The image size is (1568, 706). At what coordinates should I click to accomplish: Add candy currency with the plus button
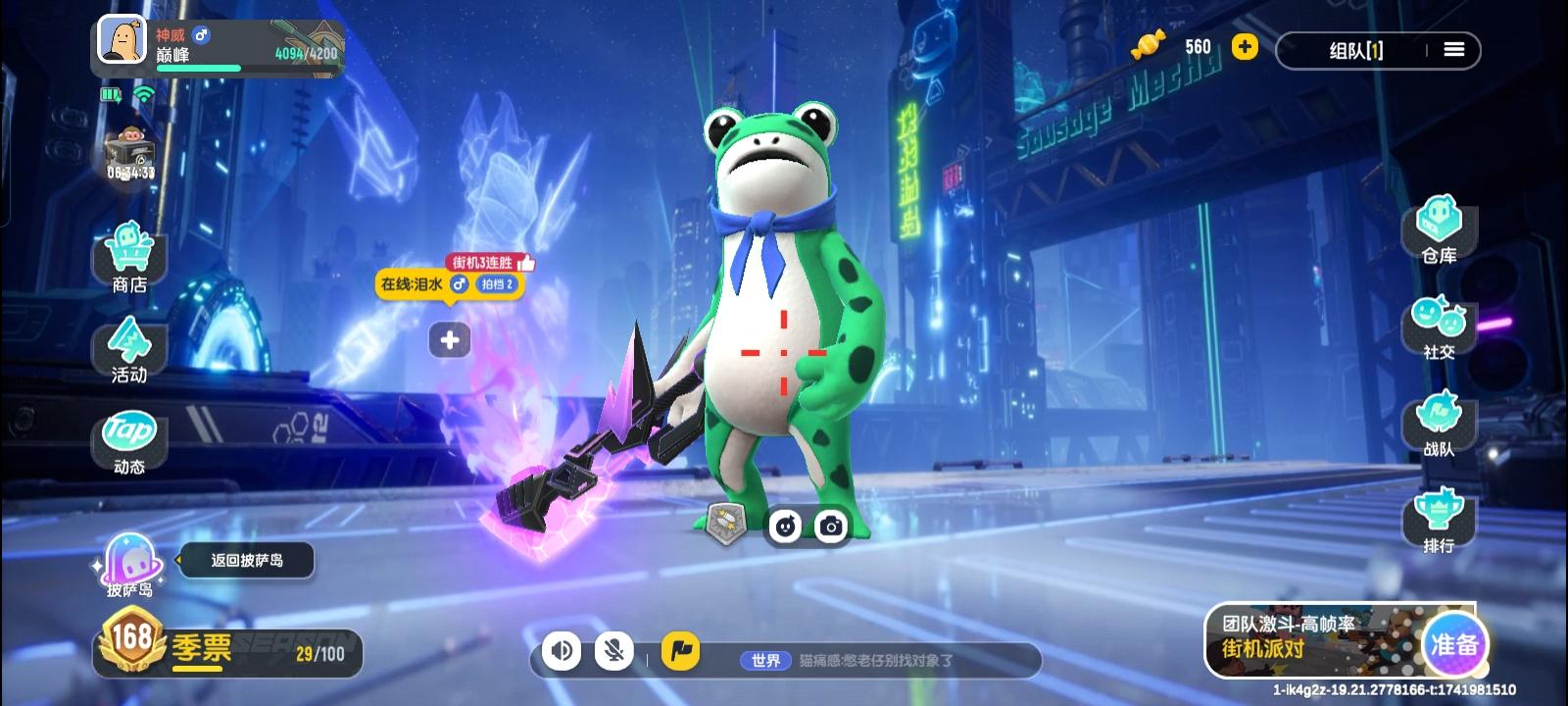1245,47
